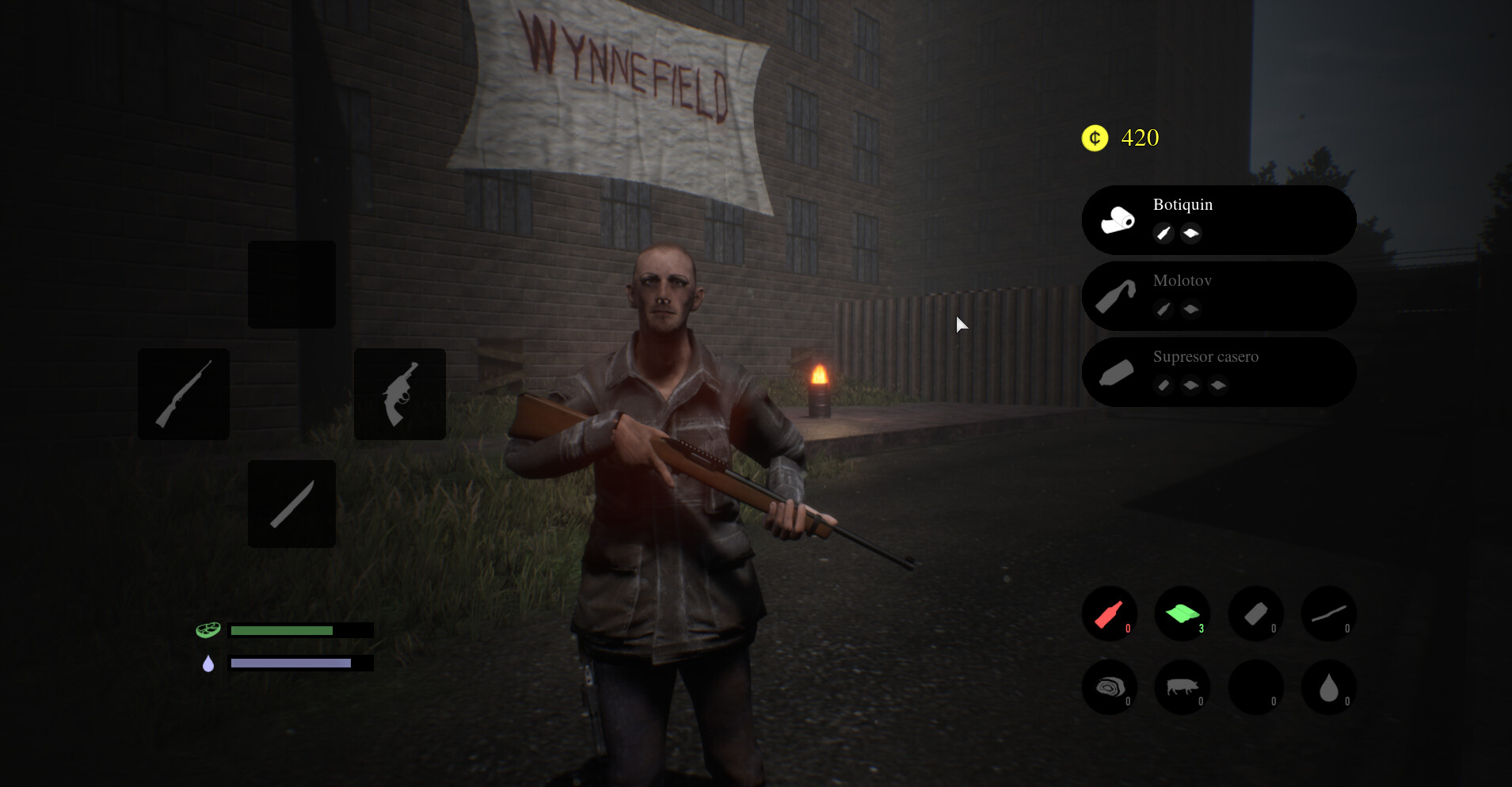
Task: Click the bottle ingredient on the Molotov recipe
Action: point(1163,310)
